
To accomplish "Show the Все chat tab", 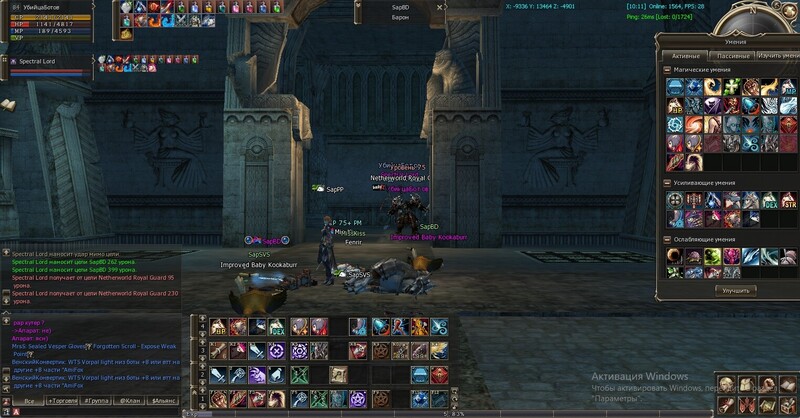I will 29,399.
